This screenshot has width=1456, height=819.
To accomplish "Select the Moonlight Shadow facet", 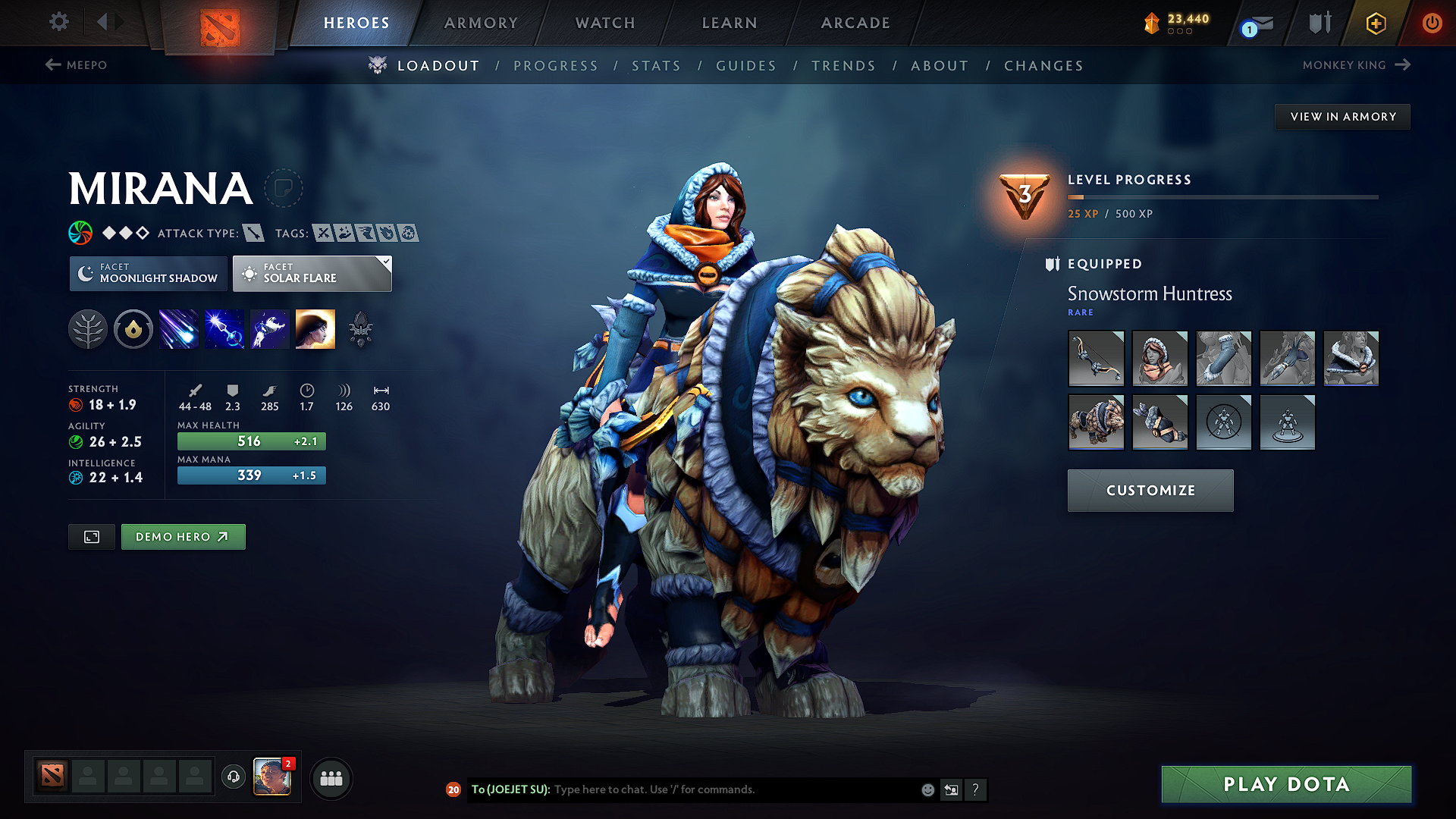I will coord(148,273).
